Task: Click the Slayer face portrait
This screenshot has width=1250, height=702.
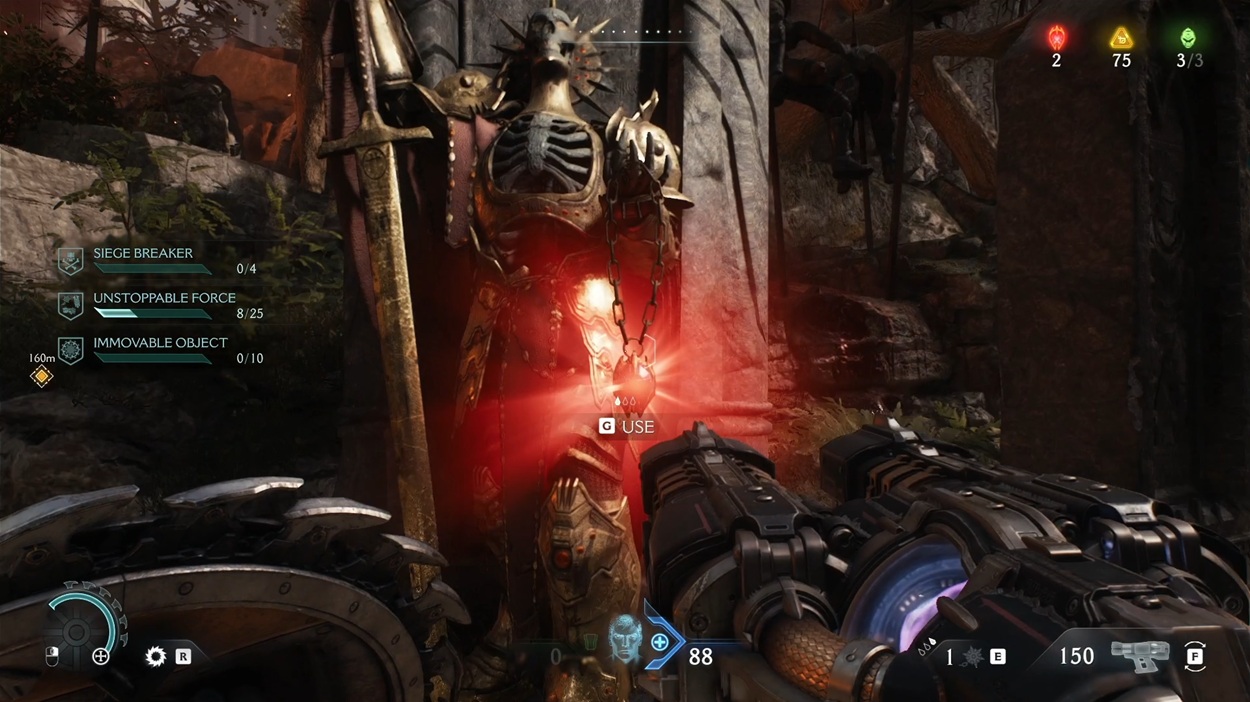Action: pos(625,637)
